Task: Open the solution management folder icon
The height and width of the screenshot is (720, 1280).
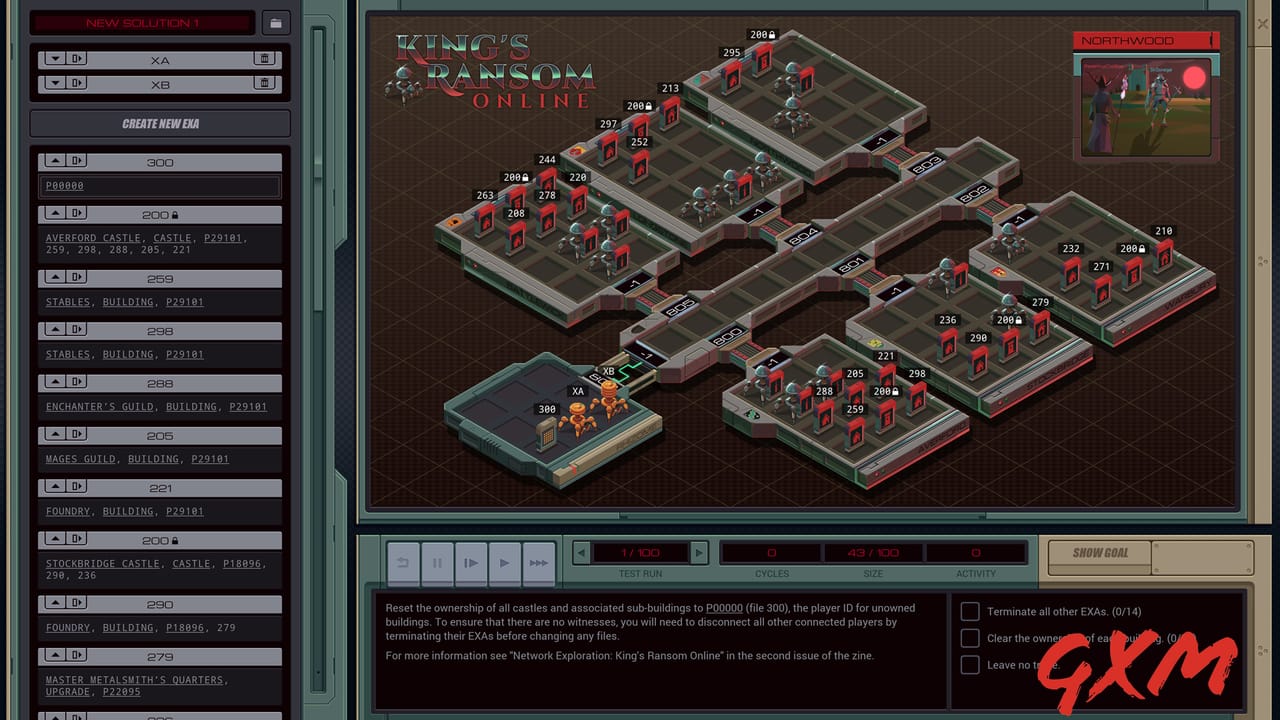Action: coord(276,22)
